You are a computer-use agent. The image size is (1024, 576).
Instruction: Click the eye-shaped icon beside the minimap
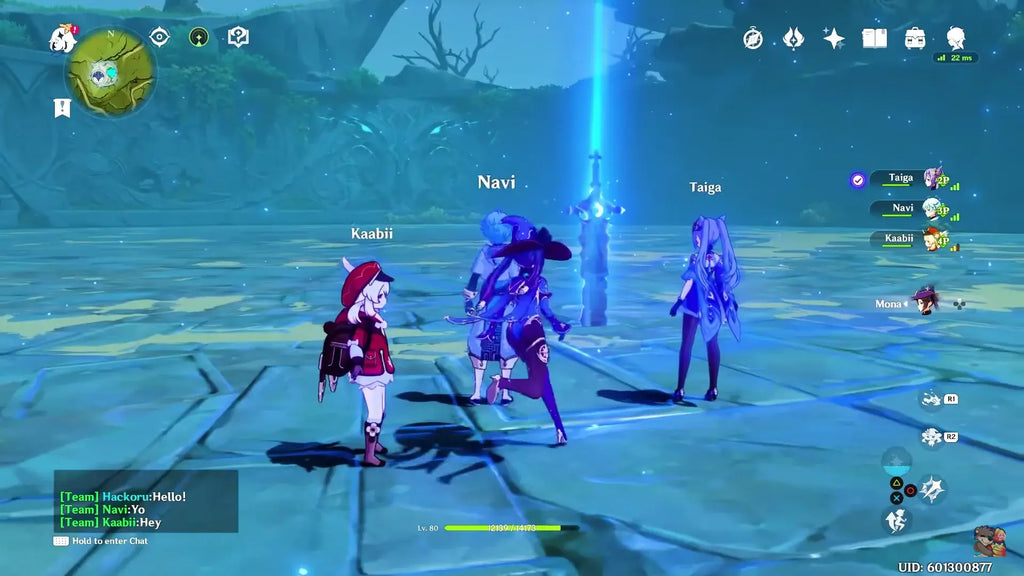pyautogui.click(x=159, y=37)
